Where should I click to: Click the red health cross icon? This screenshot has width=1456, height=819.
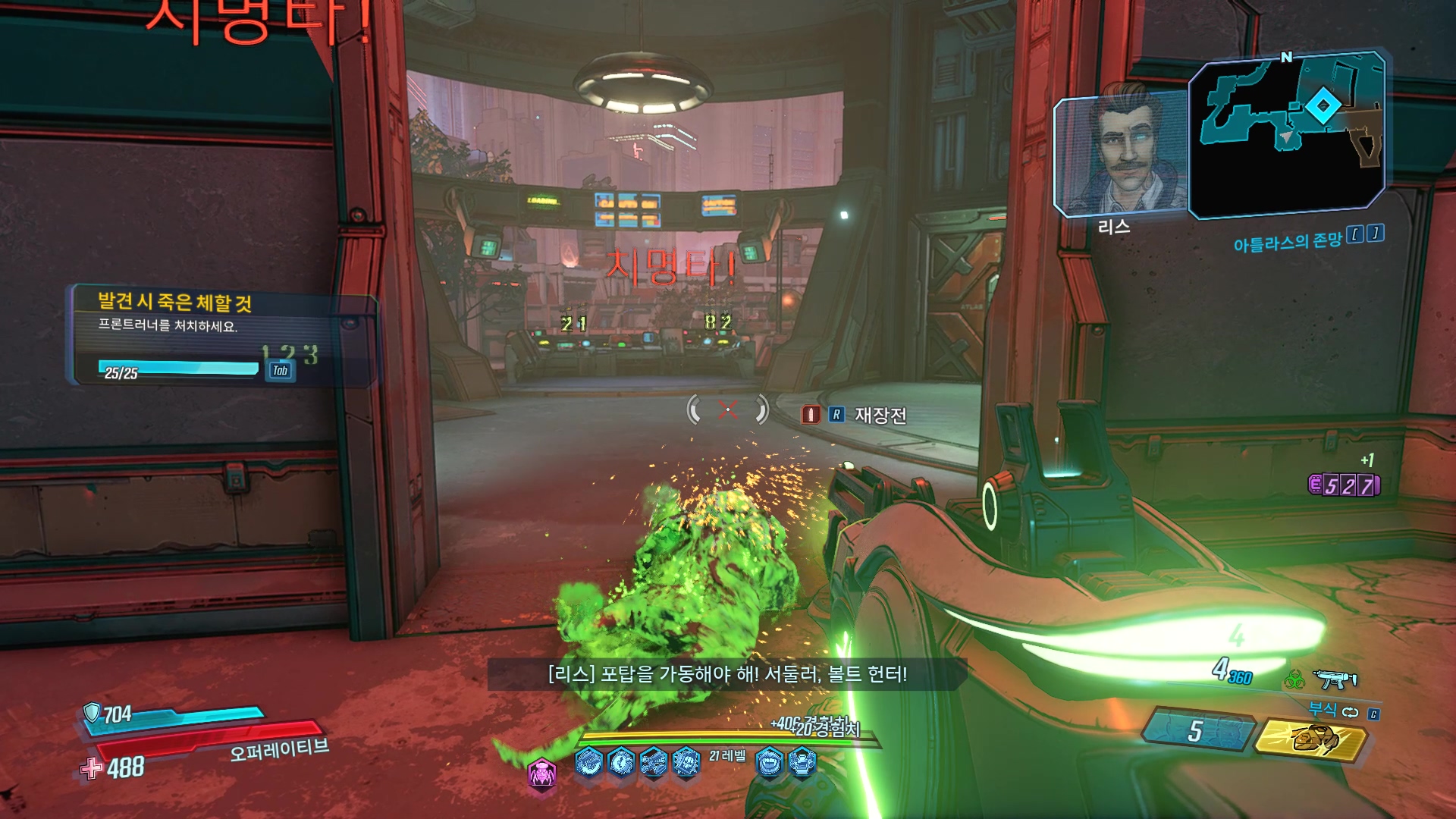click(92, 768)
